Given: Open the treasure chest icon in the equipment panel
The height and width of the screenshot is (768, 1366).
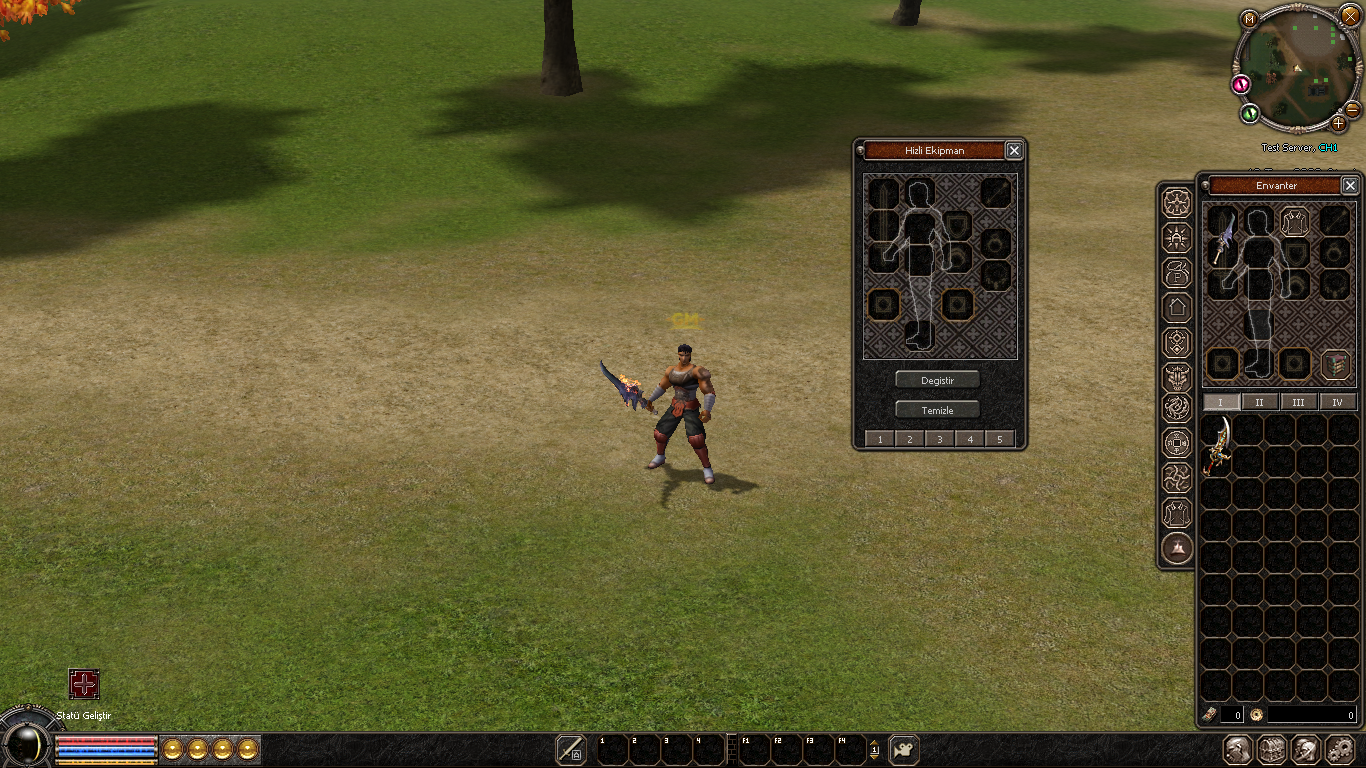Looking at the screenshot, I should (x=1336, y=363).
